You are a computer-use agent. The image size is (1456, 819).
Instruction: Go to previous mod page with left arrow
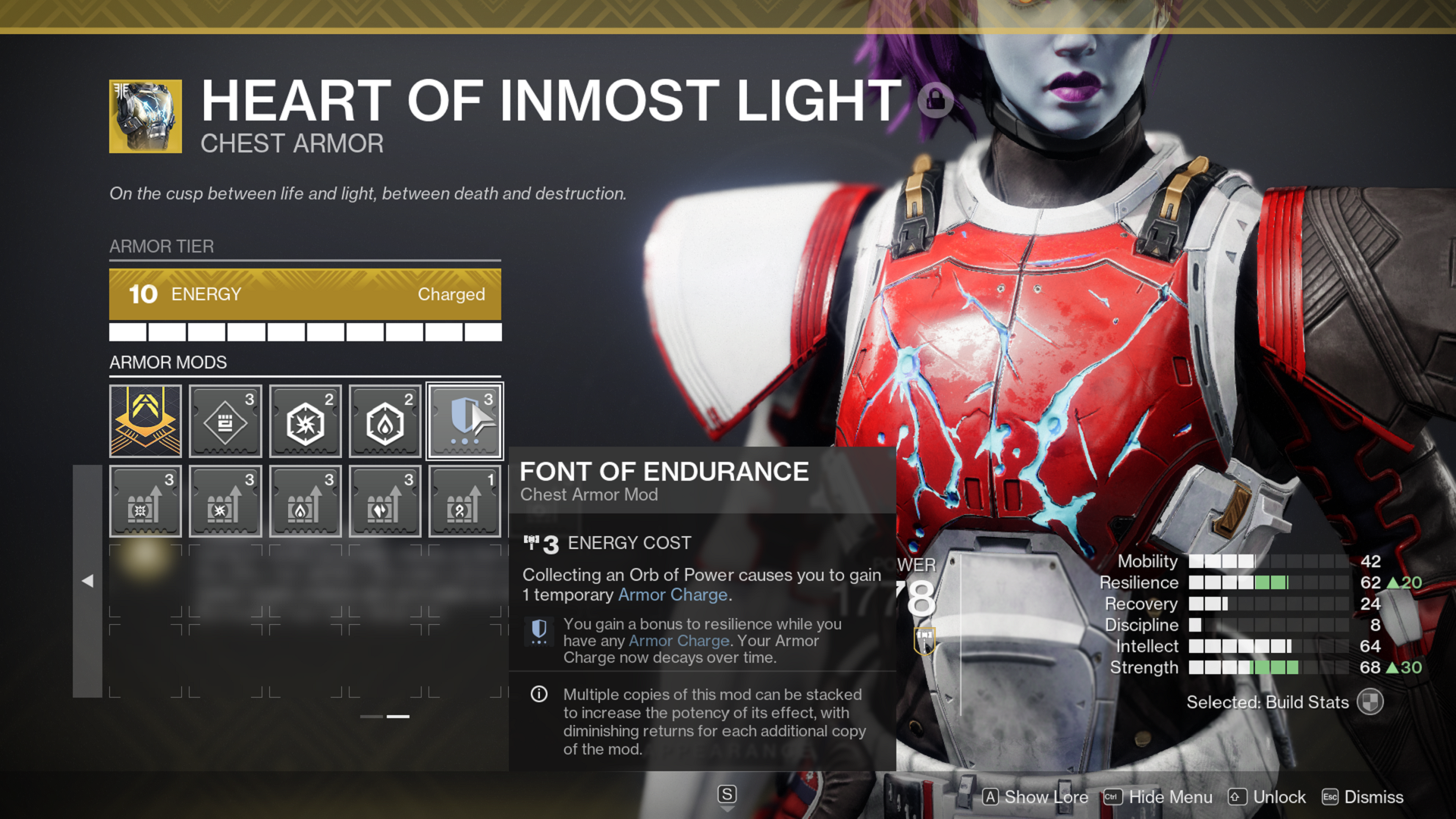click(87, 581)
